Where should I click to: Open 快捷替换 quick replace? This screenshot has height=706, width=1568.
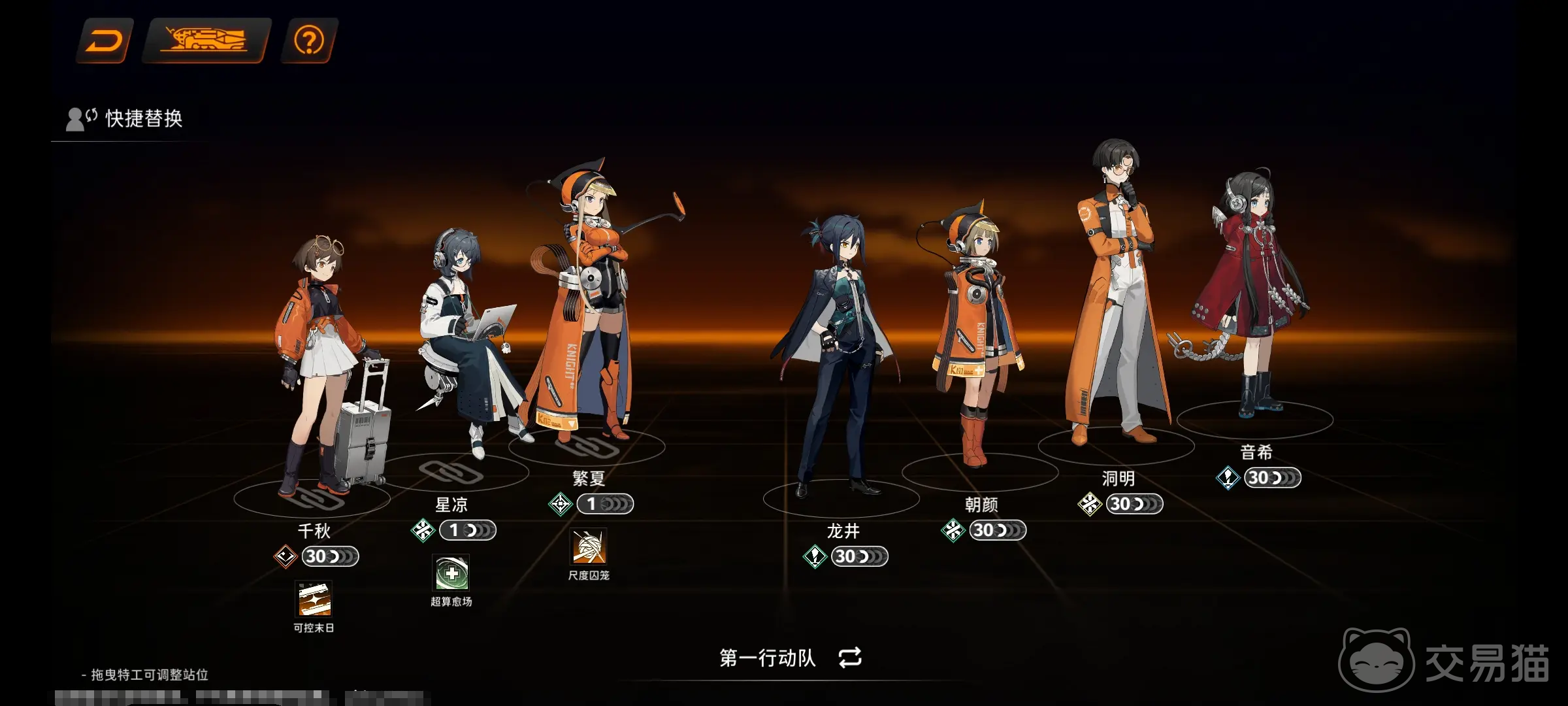coord(125,119)
